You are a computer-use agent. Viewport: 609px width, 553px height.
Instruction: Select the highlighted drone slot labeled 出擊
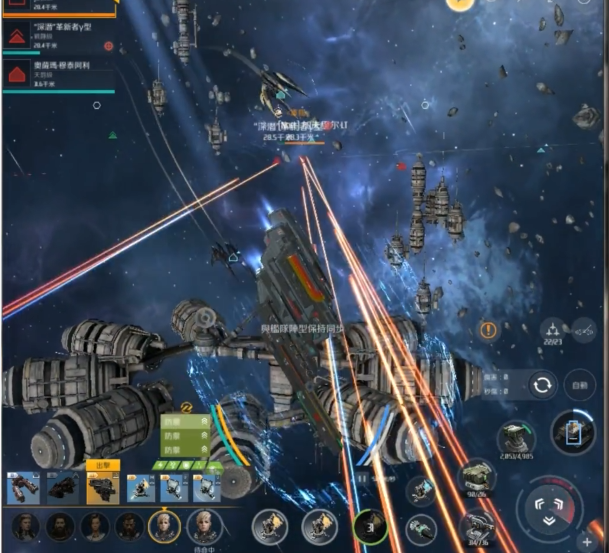point(102,487)
